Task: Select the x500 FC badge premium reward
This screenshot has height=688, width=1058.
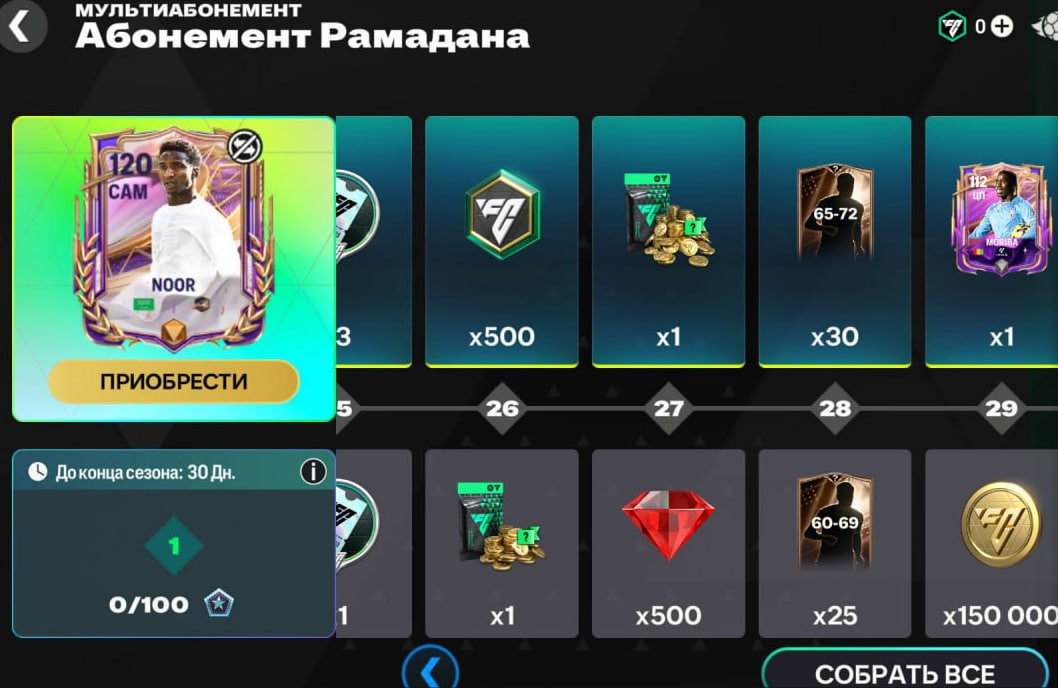Action: tap(501, 241)
